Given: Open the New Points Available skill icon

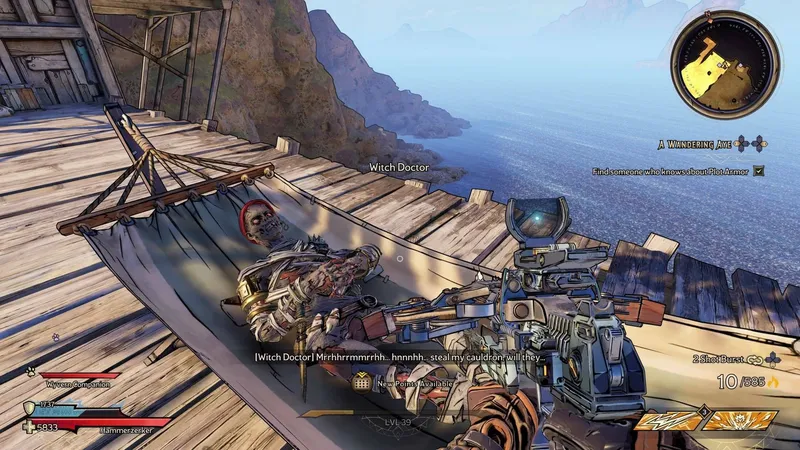Looking at the screenshot, I should [361, 381].
